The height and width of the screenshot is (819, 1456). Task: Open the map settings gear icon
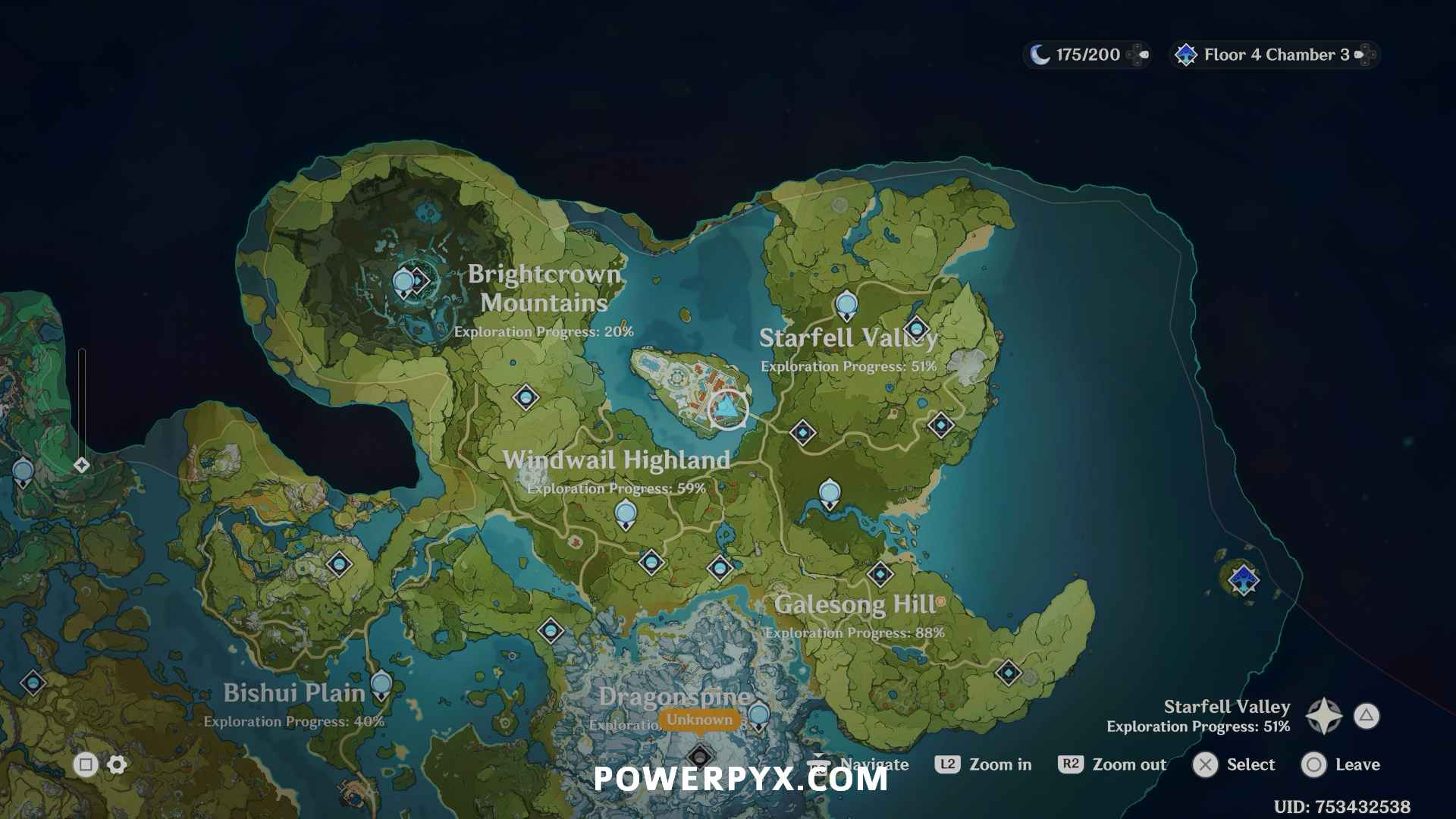click(117, 764)
